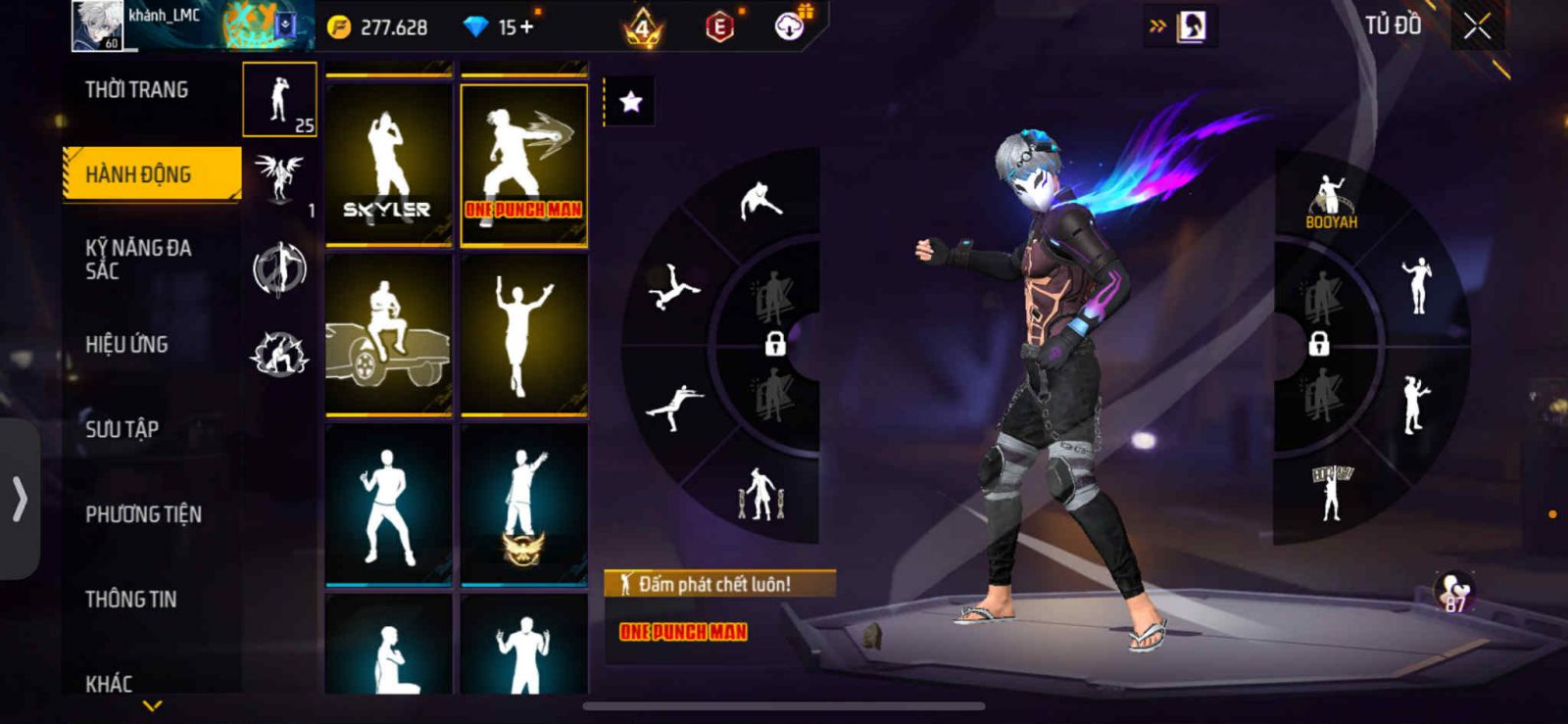
Task: Open the Thời Trang category
Action: (x=137, y=90)
